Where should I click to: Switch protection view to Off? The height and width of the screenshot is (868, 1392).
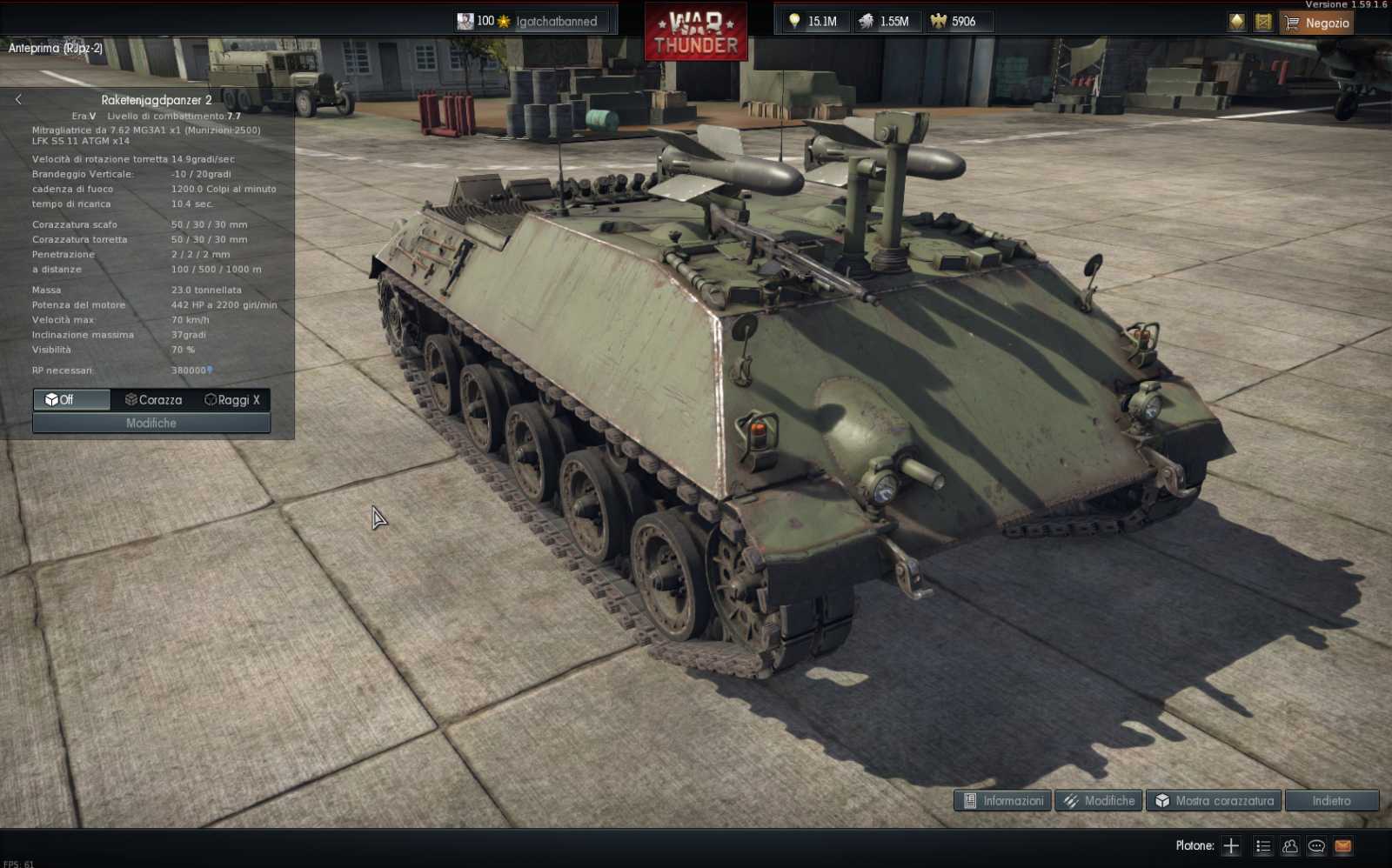click(x=70, y=400)
